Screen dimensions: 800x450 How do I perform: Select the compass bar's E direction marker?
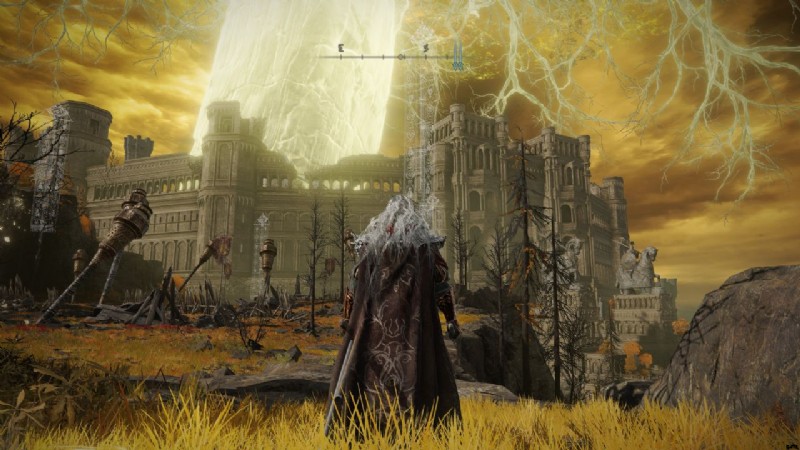[341, 47]
